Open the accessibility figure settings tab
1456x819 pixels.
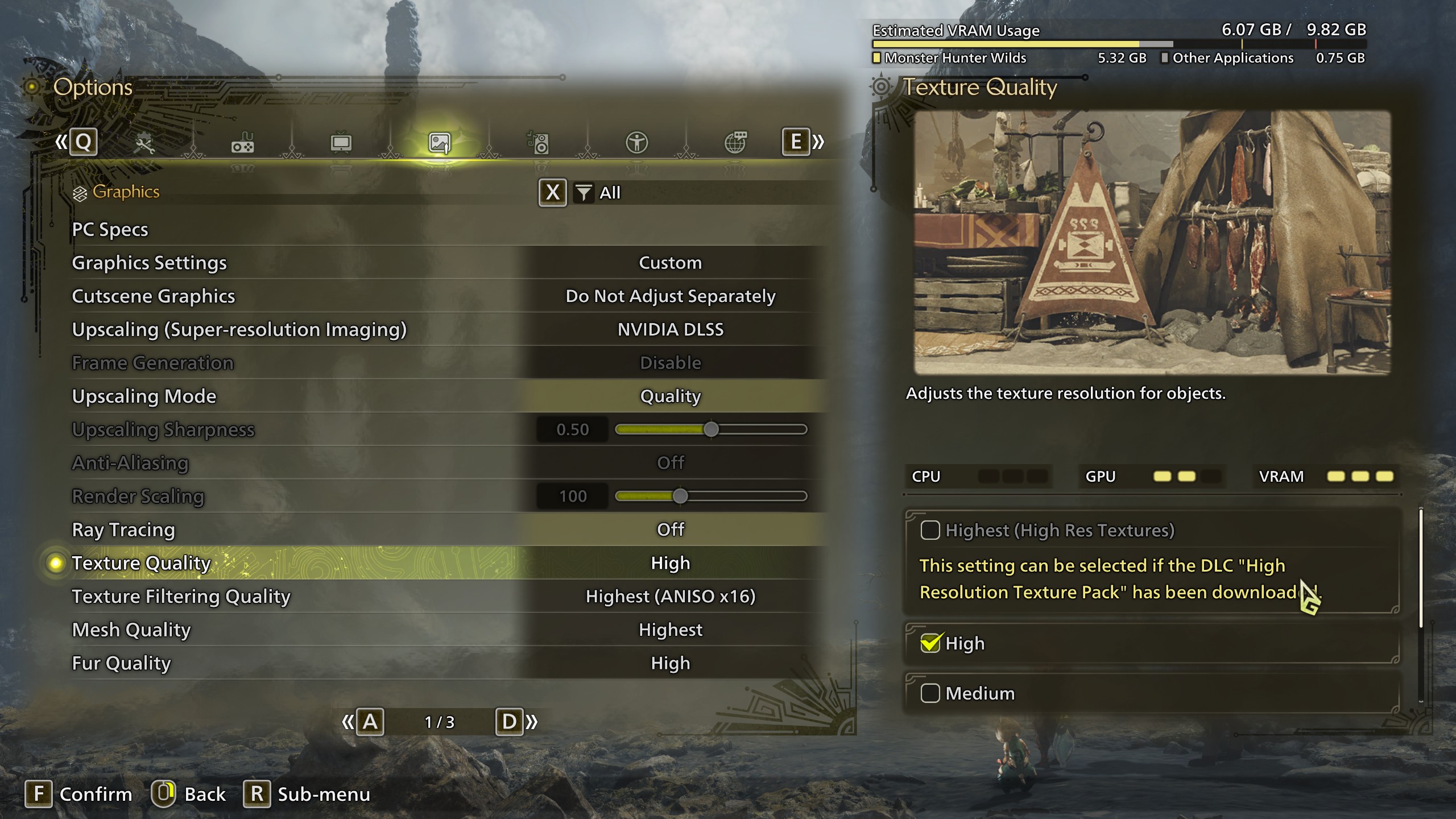point(637,143)
